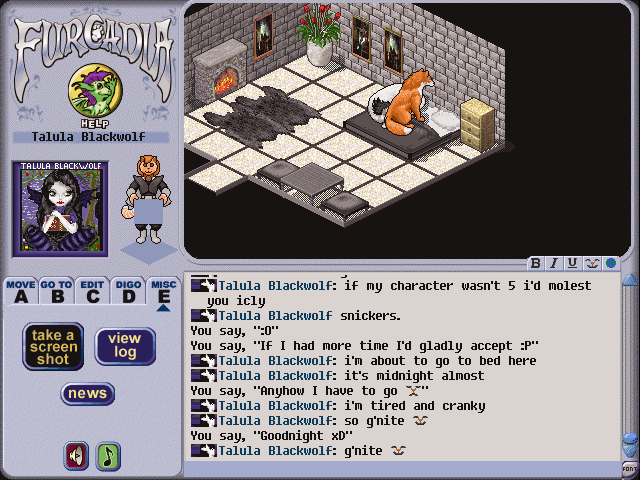Take a screen shot
The height and width of the screenshot is (480, 640).
54,346
